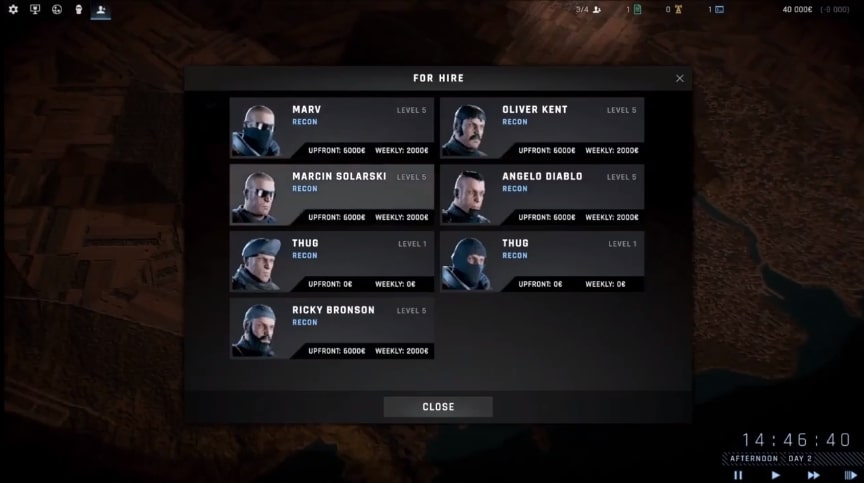Open the masked head icon menu

tap(77, 10)
